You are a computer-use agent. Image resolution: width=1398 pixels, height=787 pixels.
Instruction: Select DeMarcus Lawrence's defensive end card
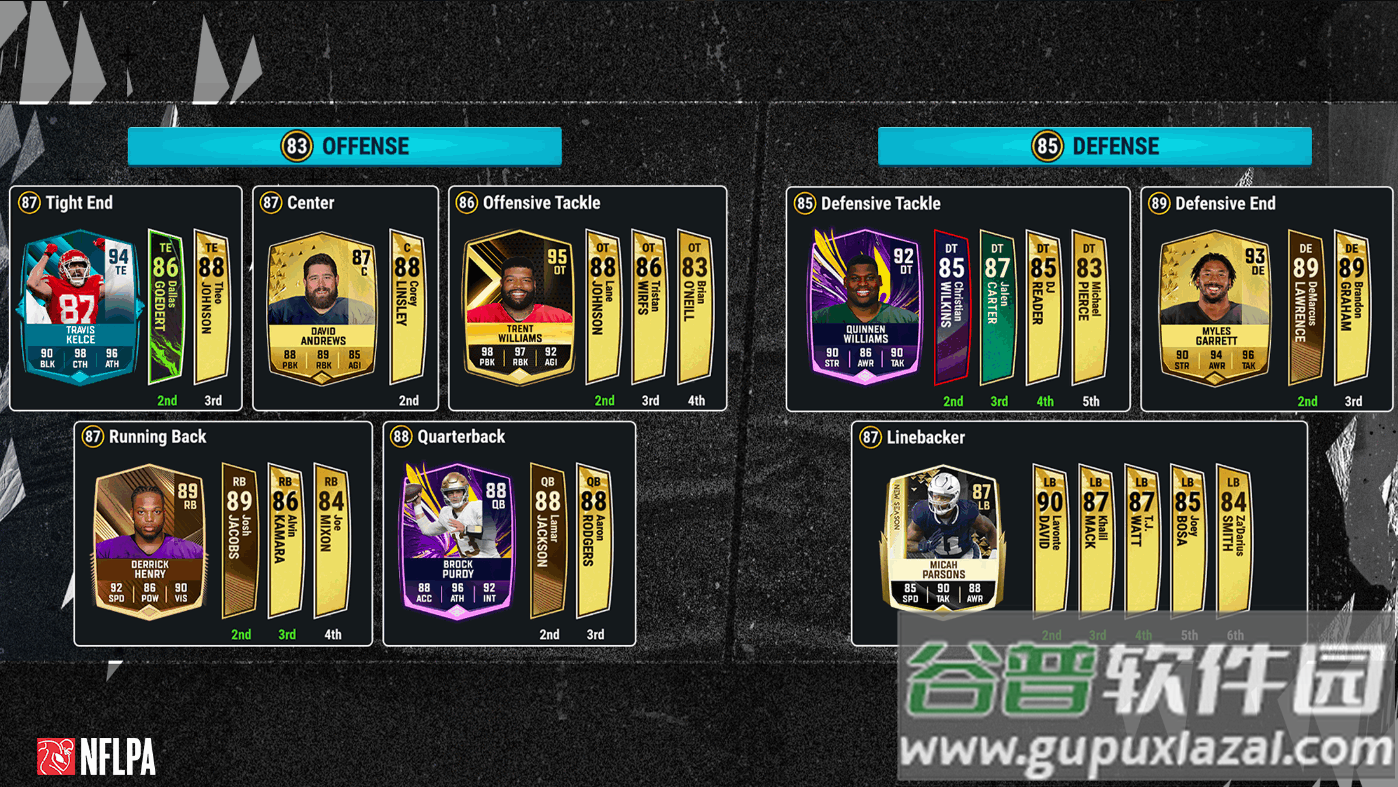tap(1306, 307)
